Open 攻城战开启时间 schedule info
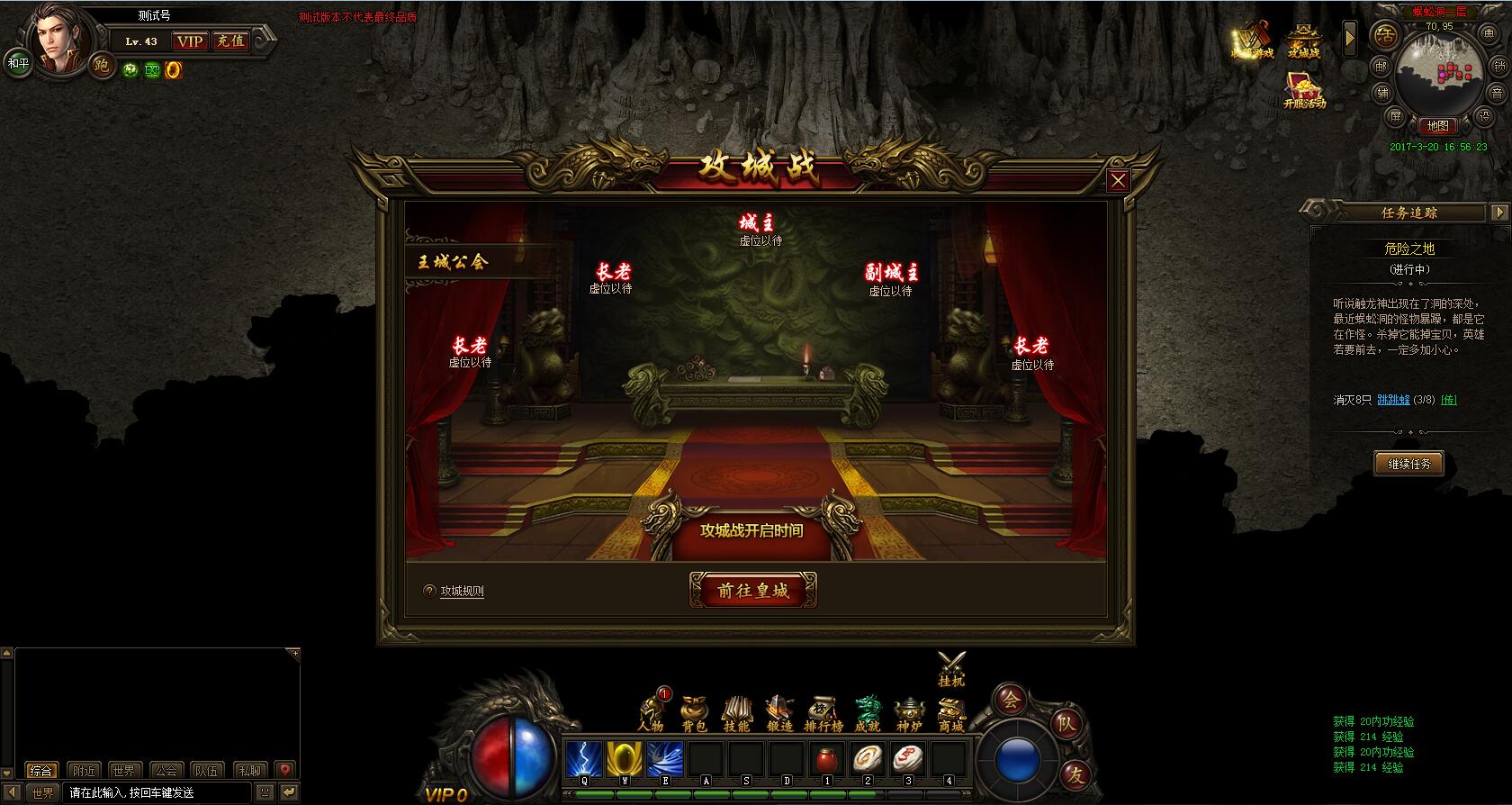 [751, 530]
